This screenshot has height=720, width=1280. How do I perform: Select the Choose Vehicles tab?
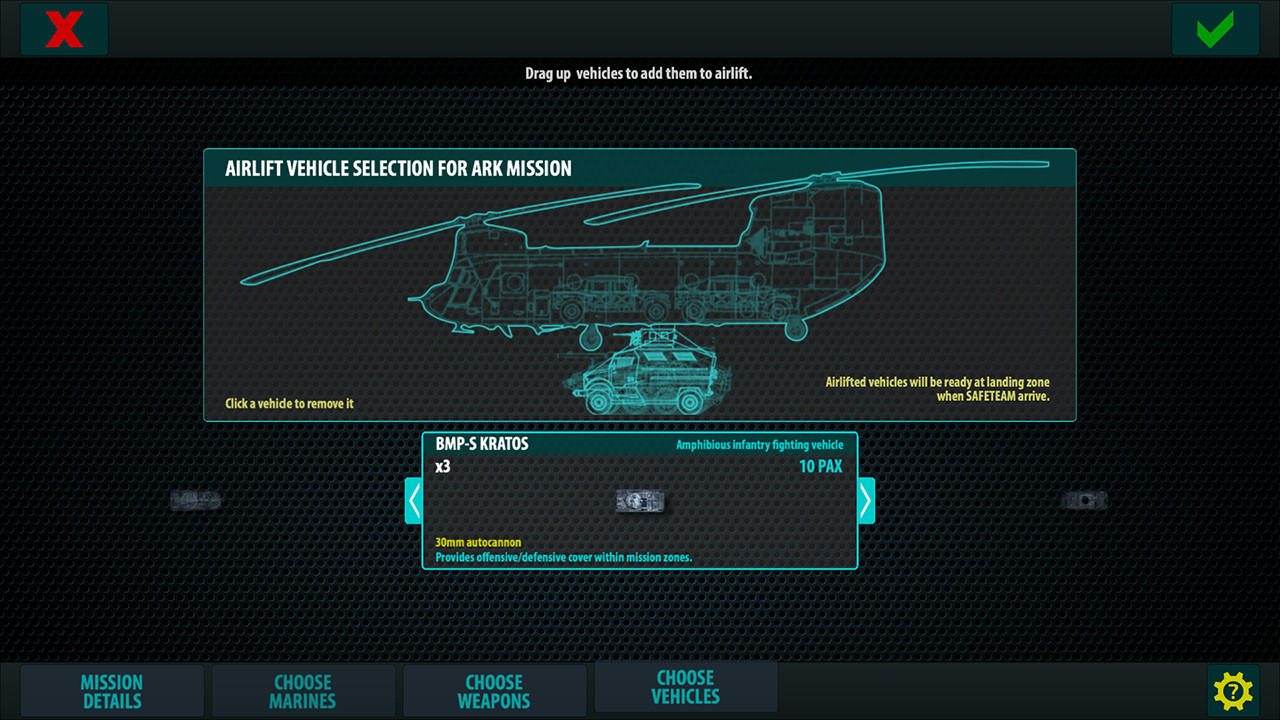686,687
